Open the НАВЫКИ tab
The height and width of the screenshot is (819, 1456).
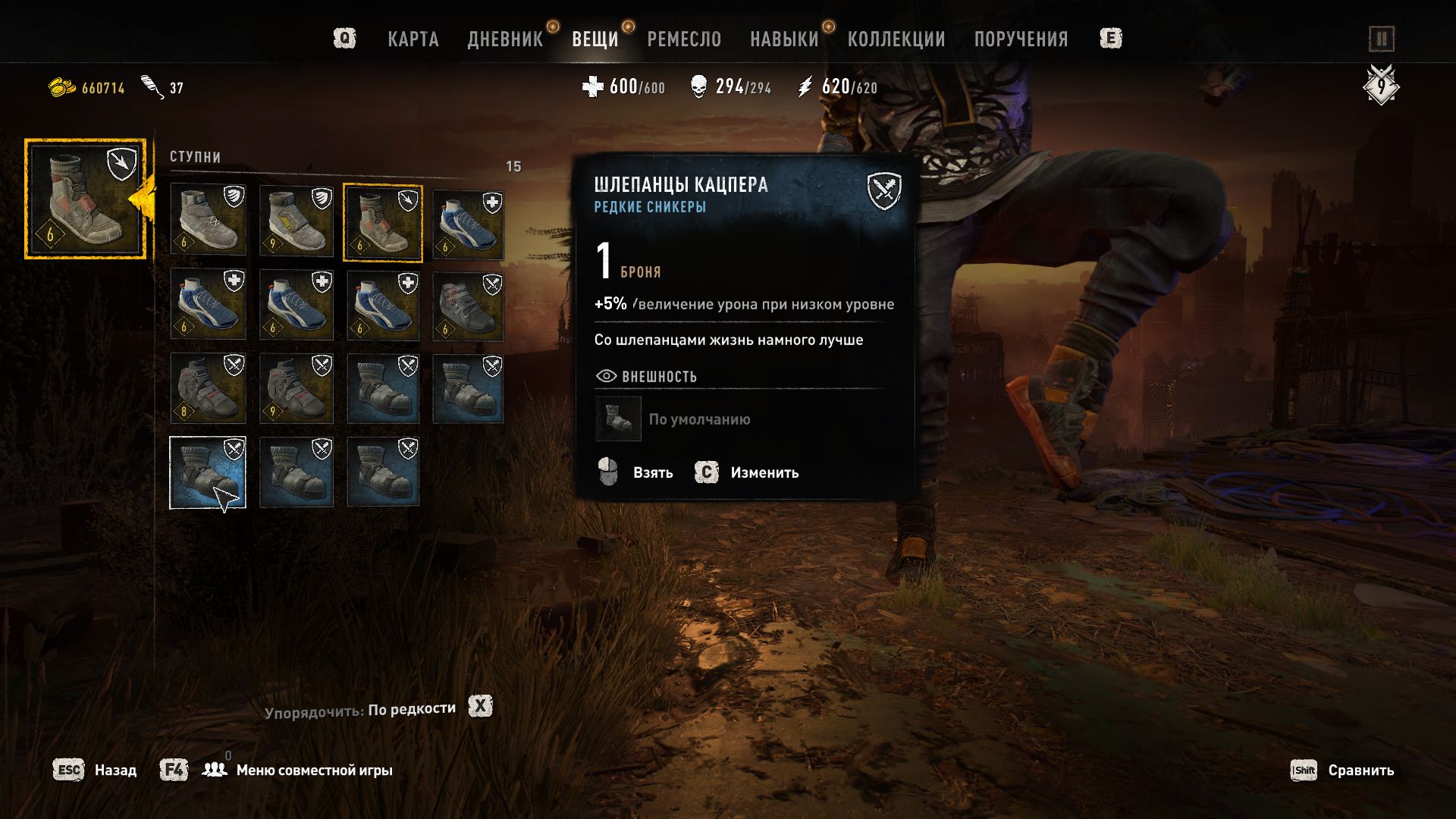(784, 39)
